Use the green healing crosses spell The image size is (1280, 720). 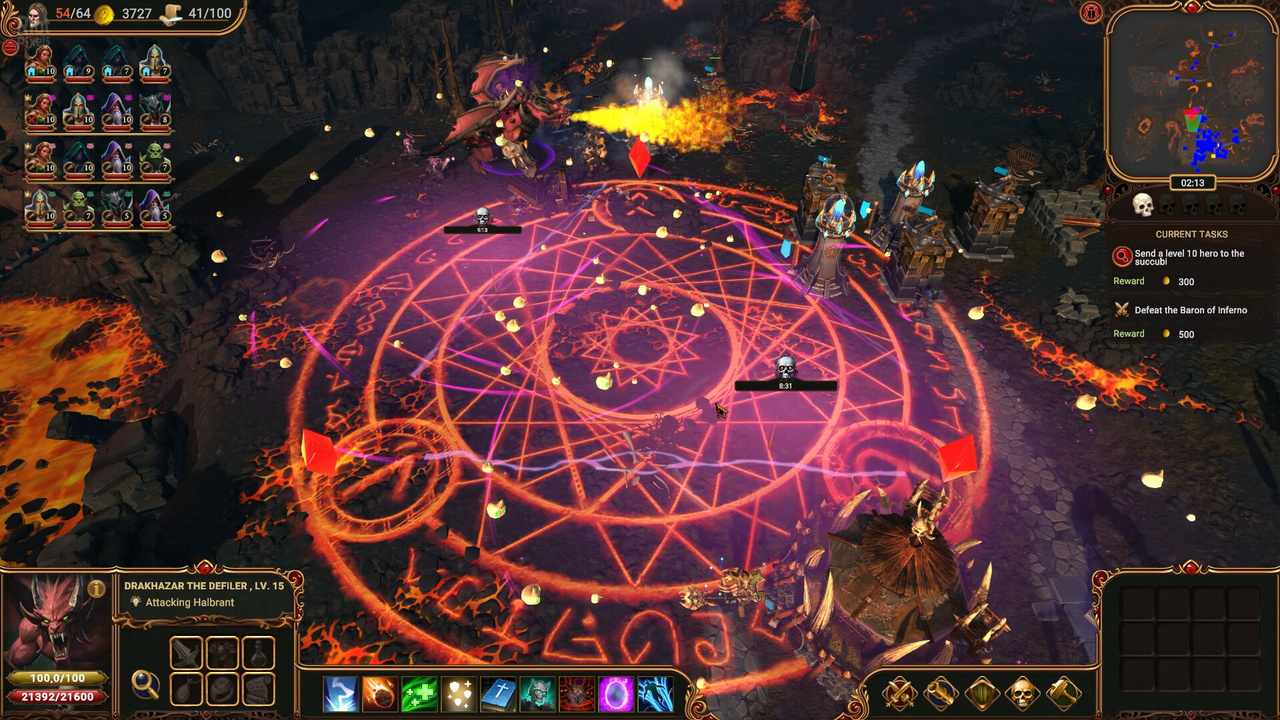pyautogui.click(x=419, y=694)
